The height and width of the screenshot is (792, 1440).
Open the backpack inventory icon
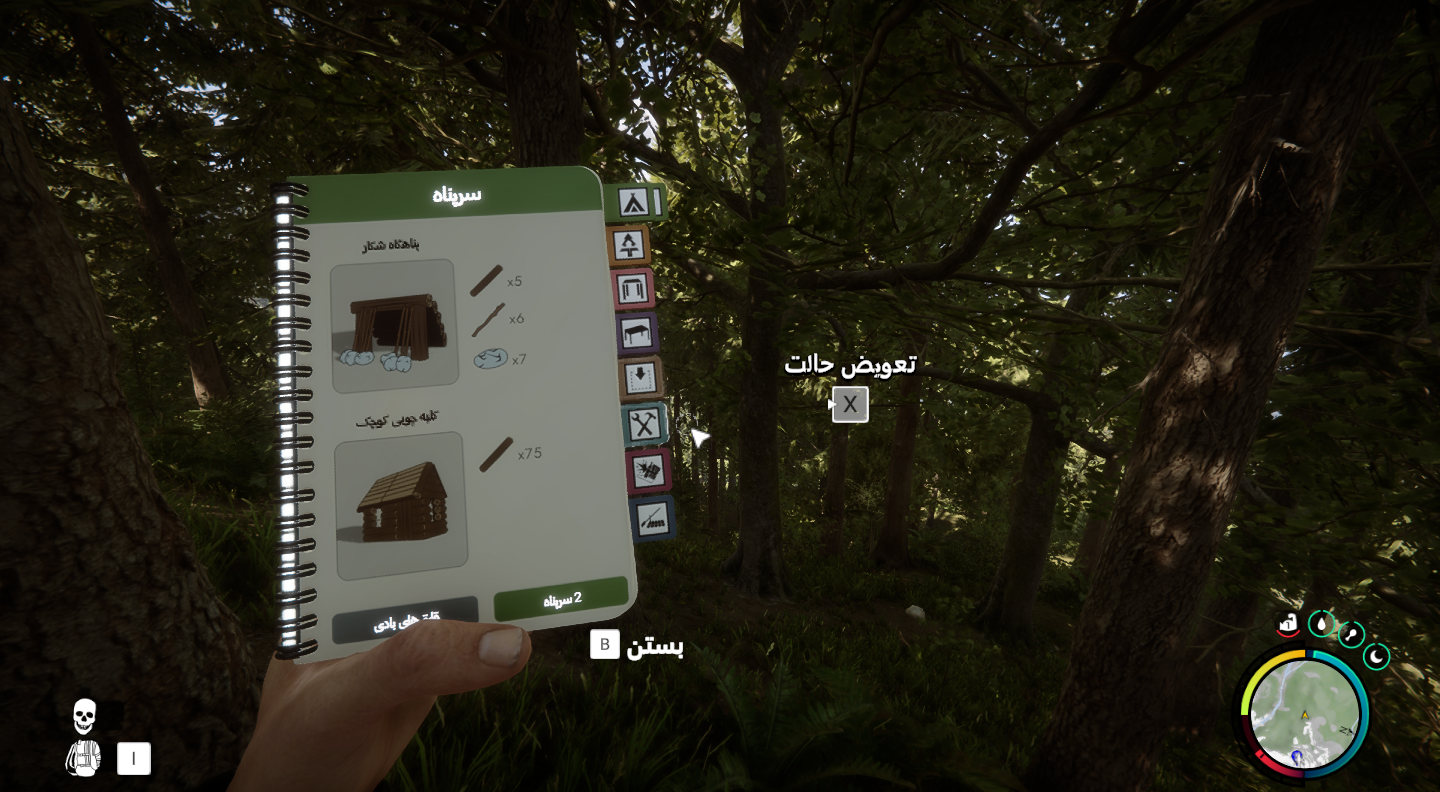[x=83, y=758]
